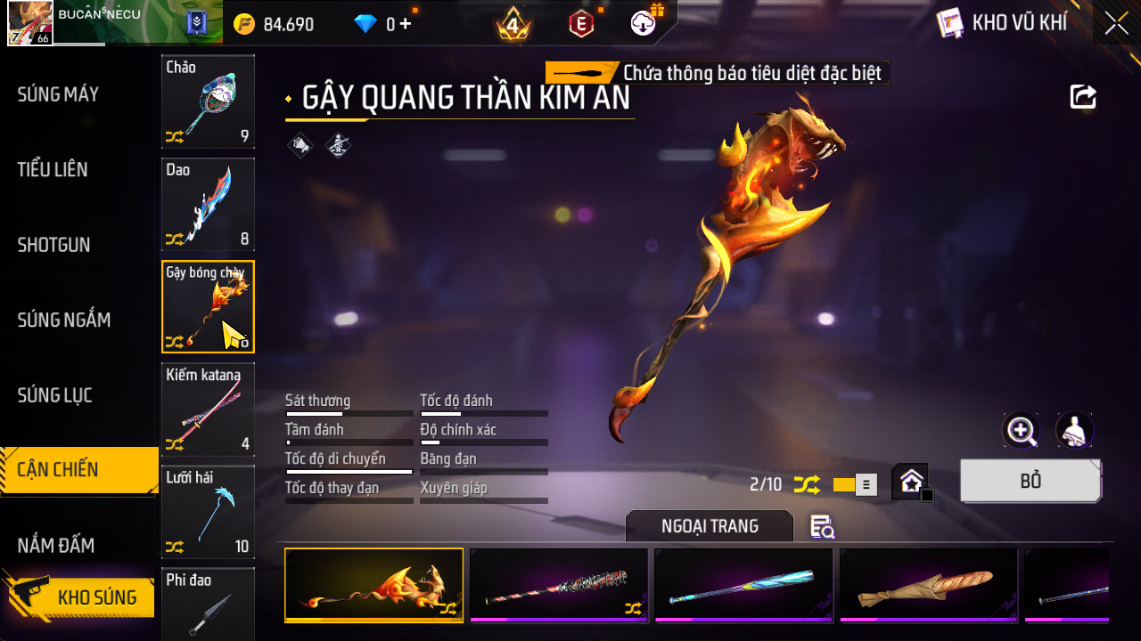Close the weapon vault screen
This screenshot has width=1141, height=641.
tap(1116, 24)
